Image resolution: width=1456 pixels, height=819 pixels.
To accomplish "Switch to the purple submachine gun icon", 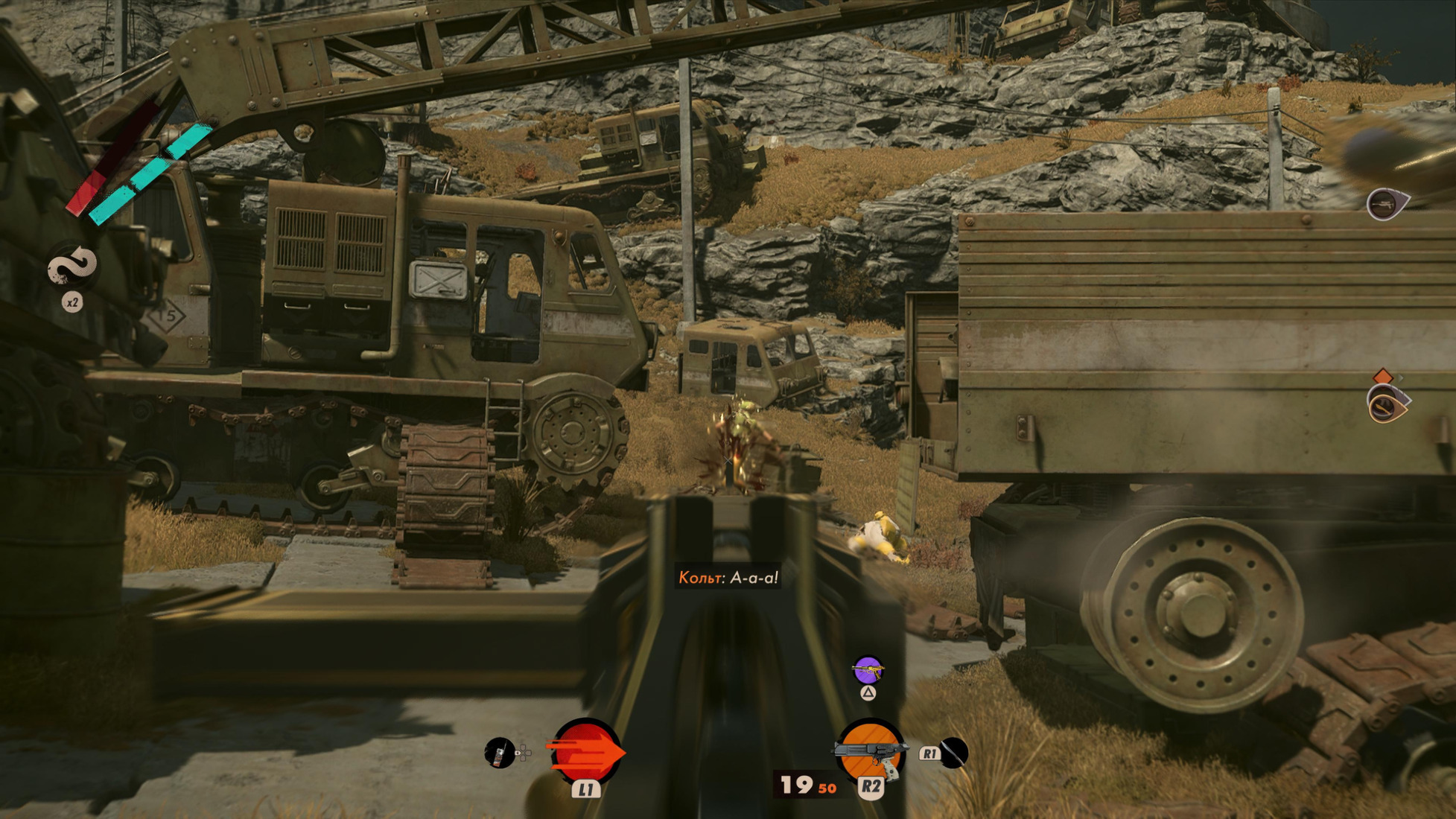I will 868,671.
